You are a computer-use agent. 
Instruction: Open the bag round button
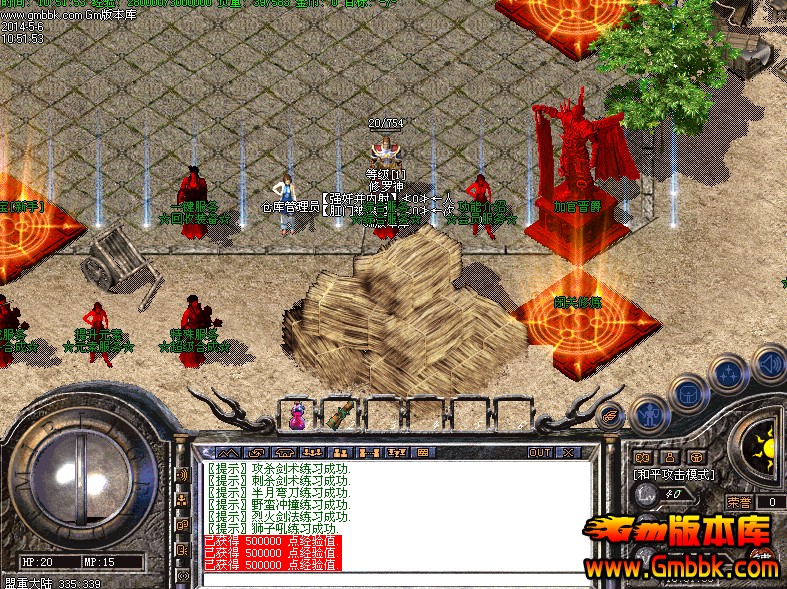point(689,394)
